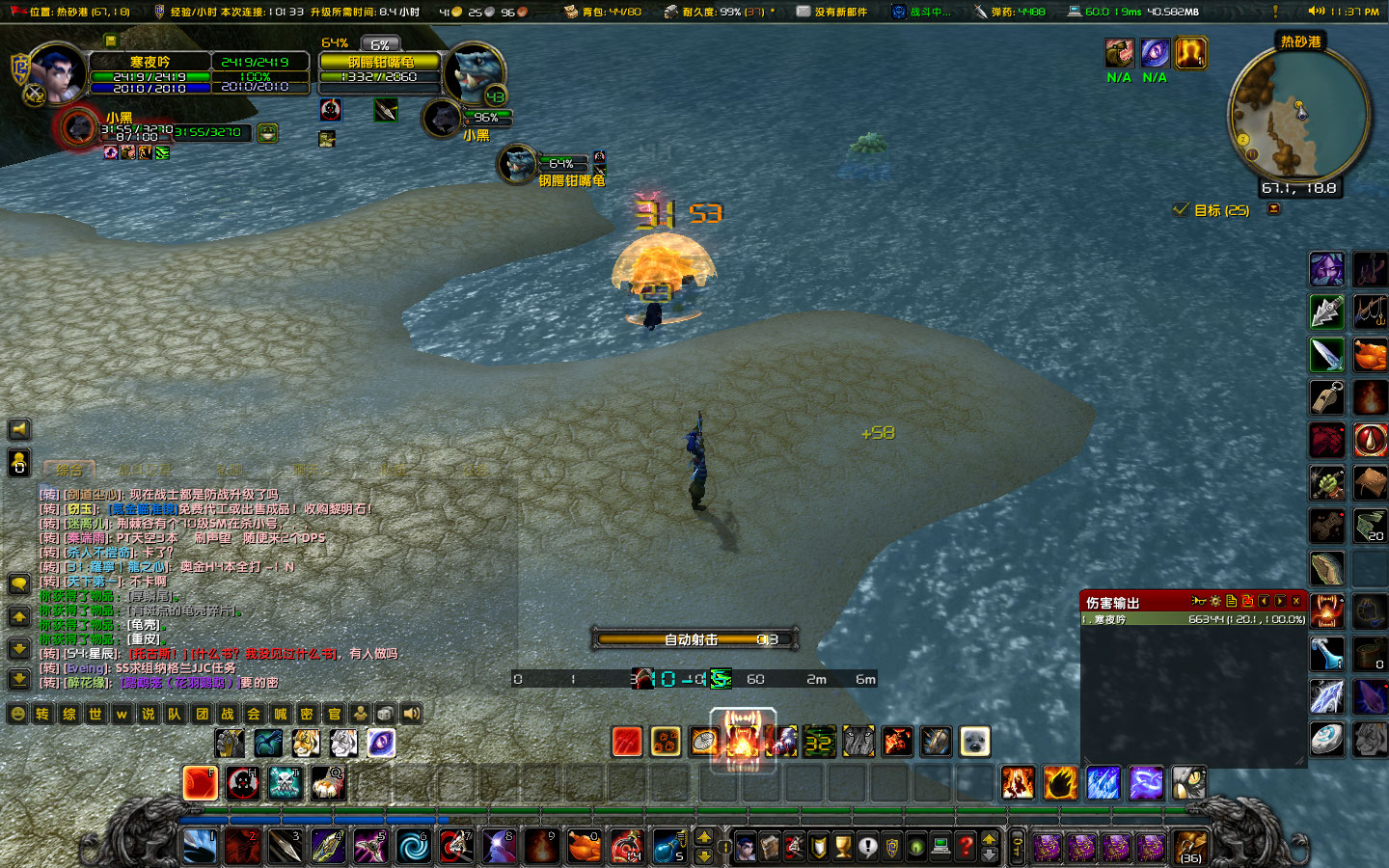Toggle the speaker sound icon in chat bar

pos(412,715)
